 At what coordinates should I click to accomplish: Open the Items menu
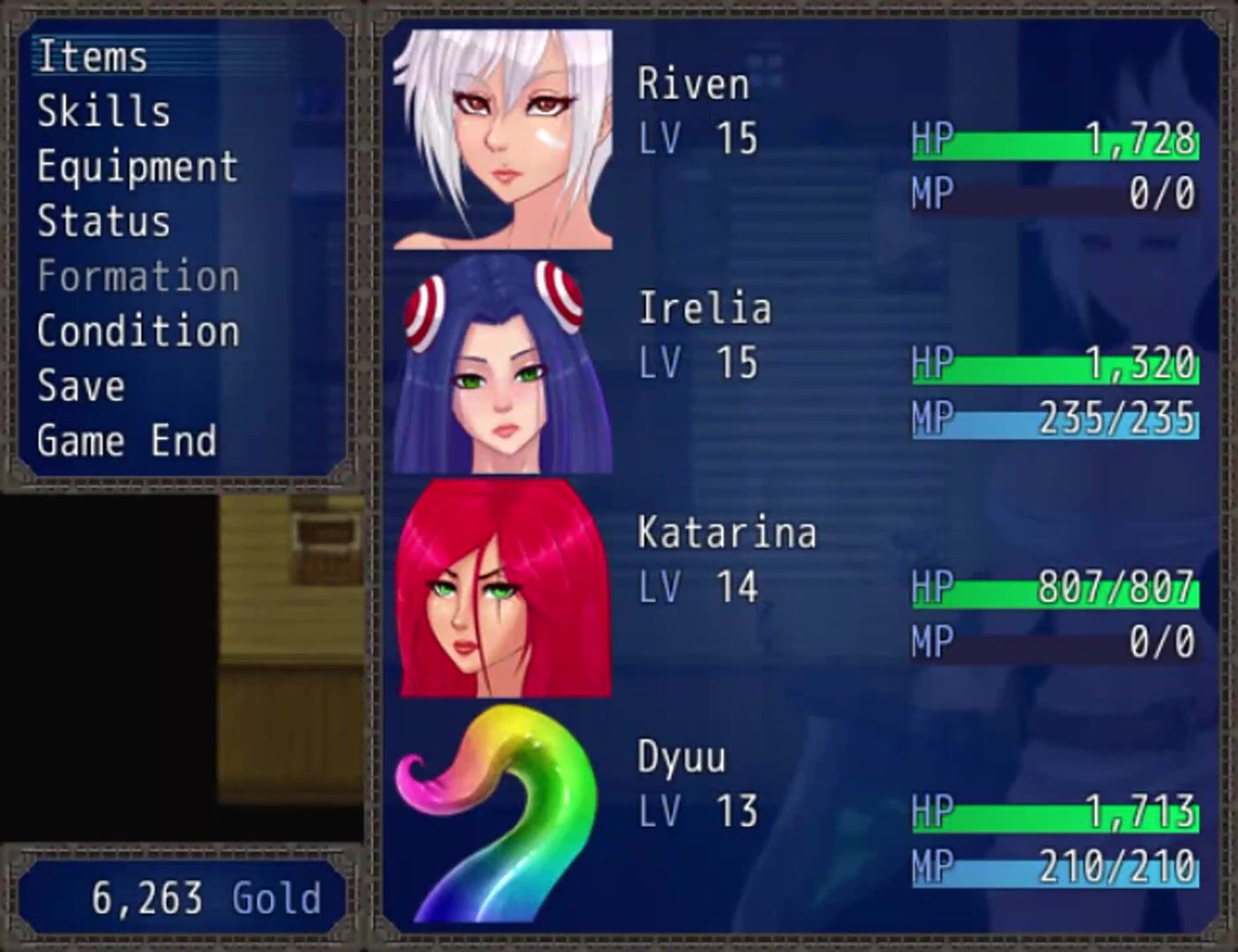(x=93, y=56)
